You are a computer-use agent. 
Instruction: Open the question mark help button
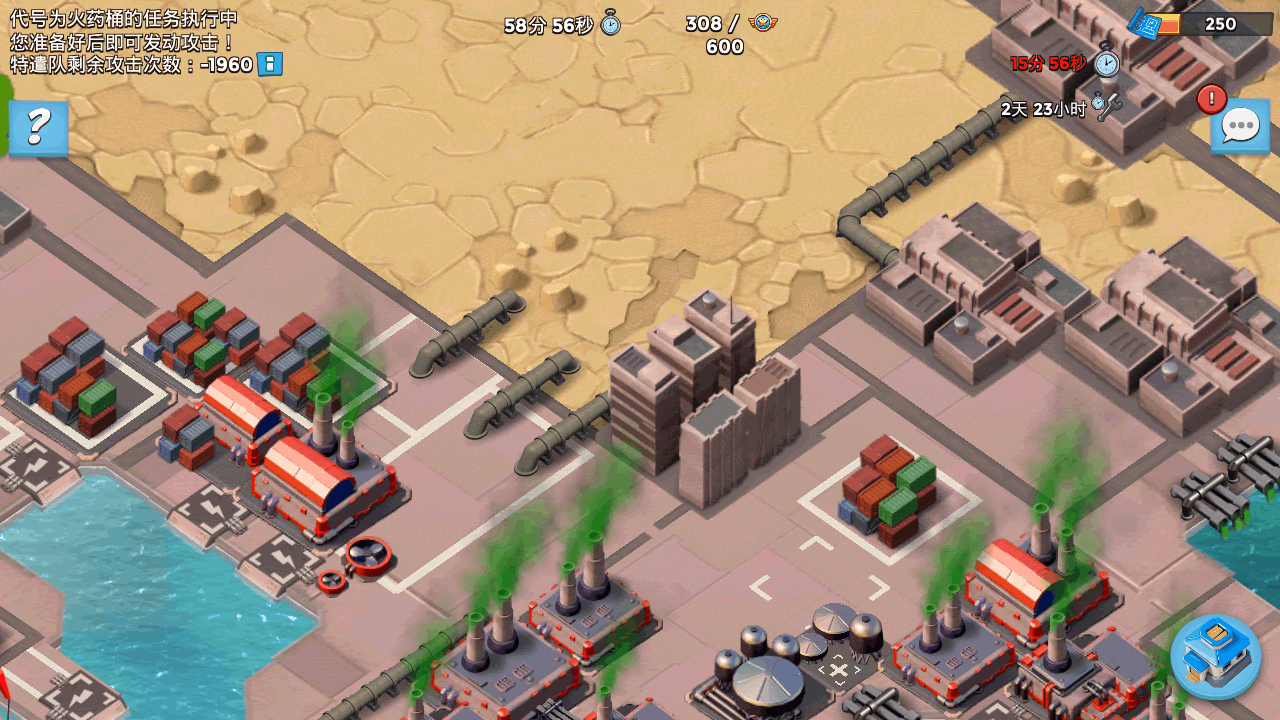tap(38, 127)
